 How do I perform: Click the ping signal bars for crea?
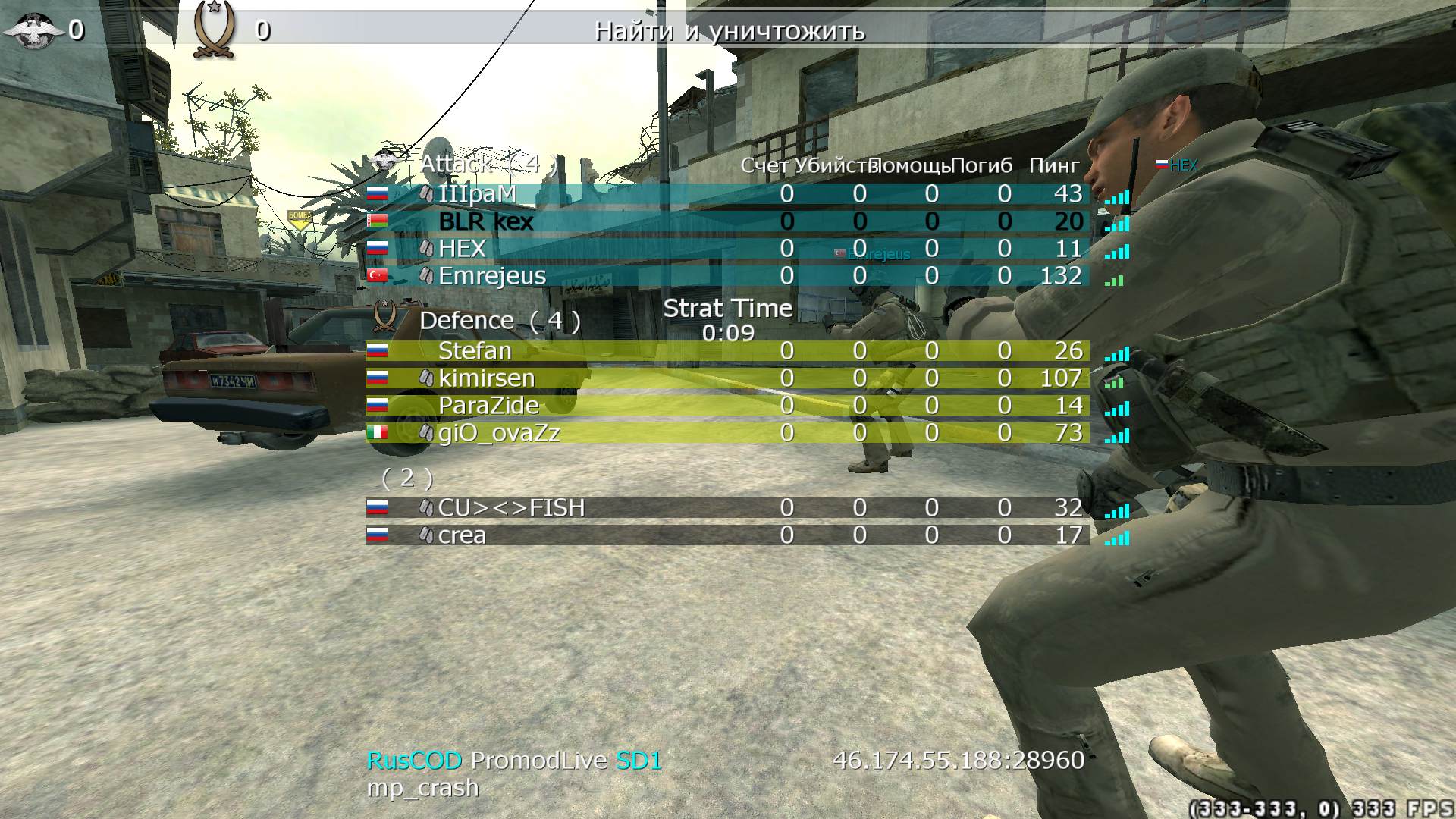click(1118, 540)
